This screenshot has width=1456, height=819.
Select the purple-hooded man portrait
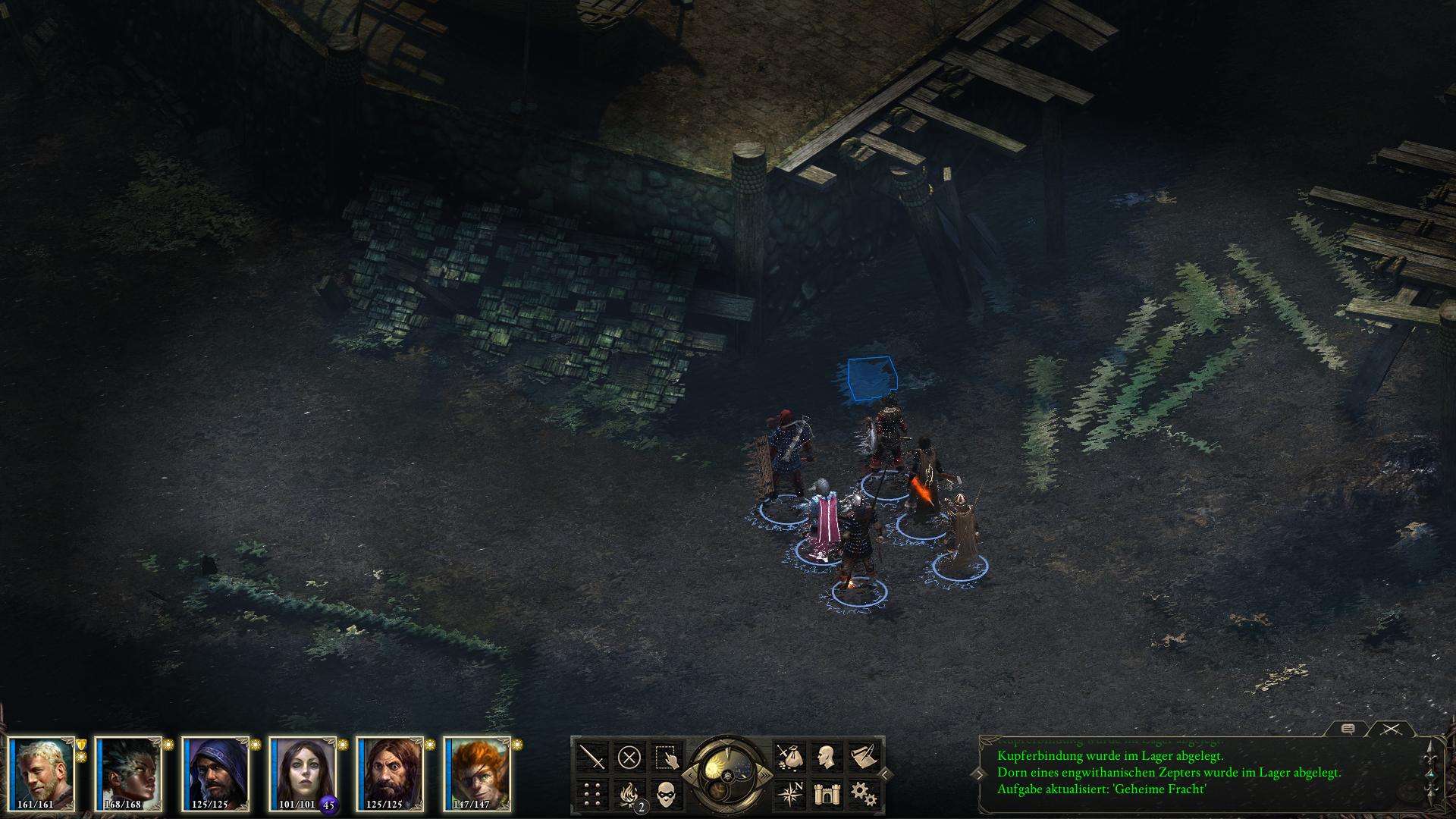tap(215, 772)
